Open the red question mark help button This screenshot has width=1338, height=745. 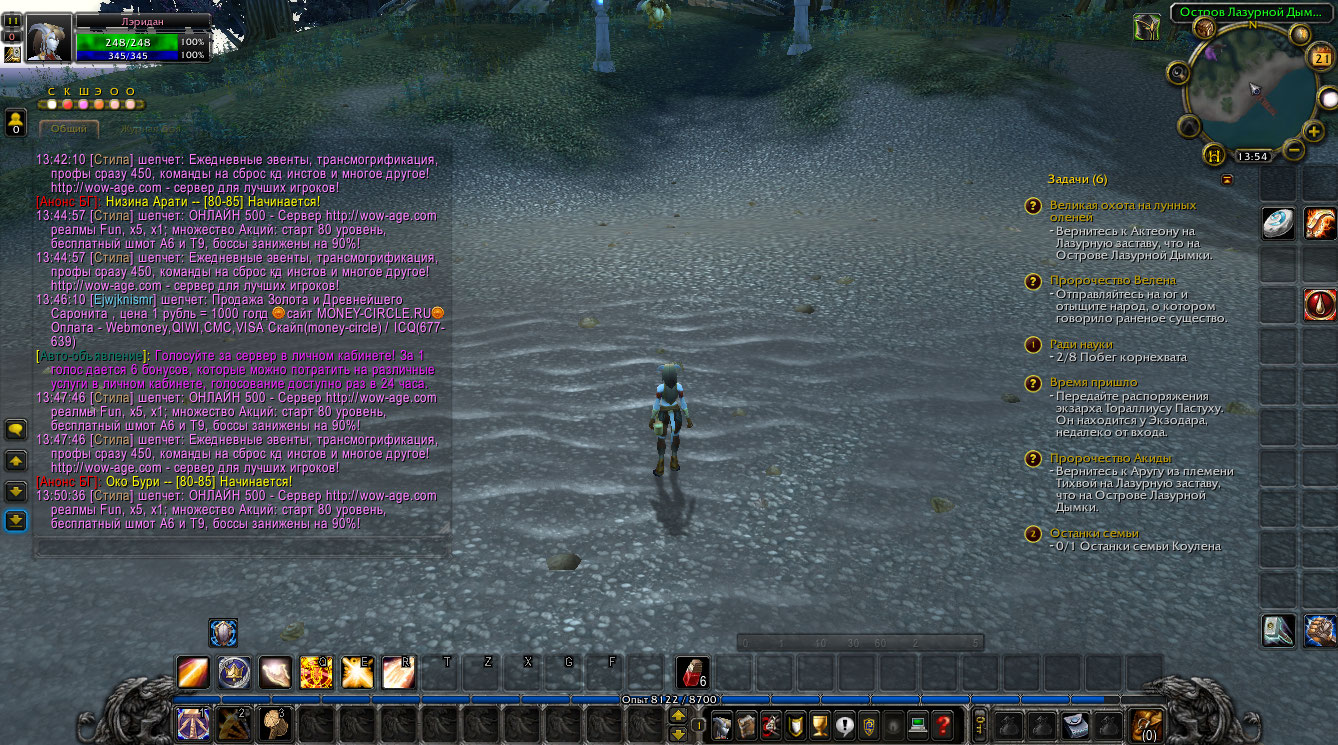pos(941,725)
